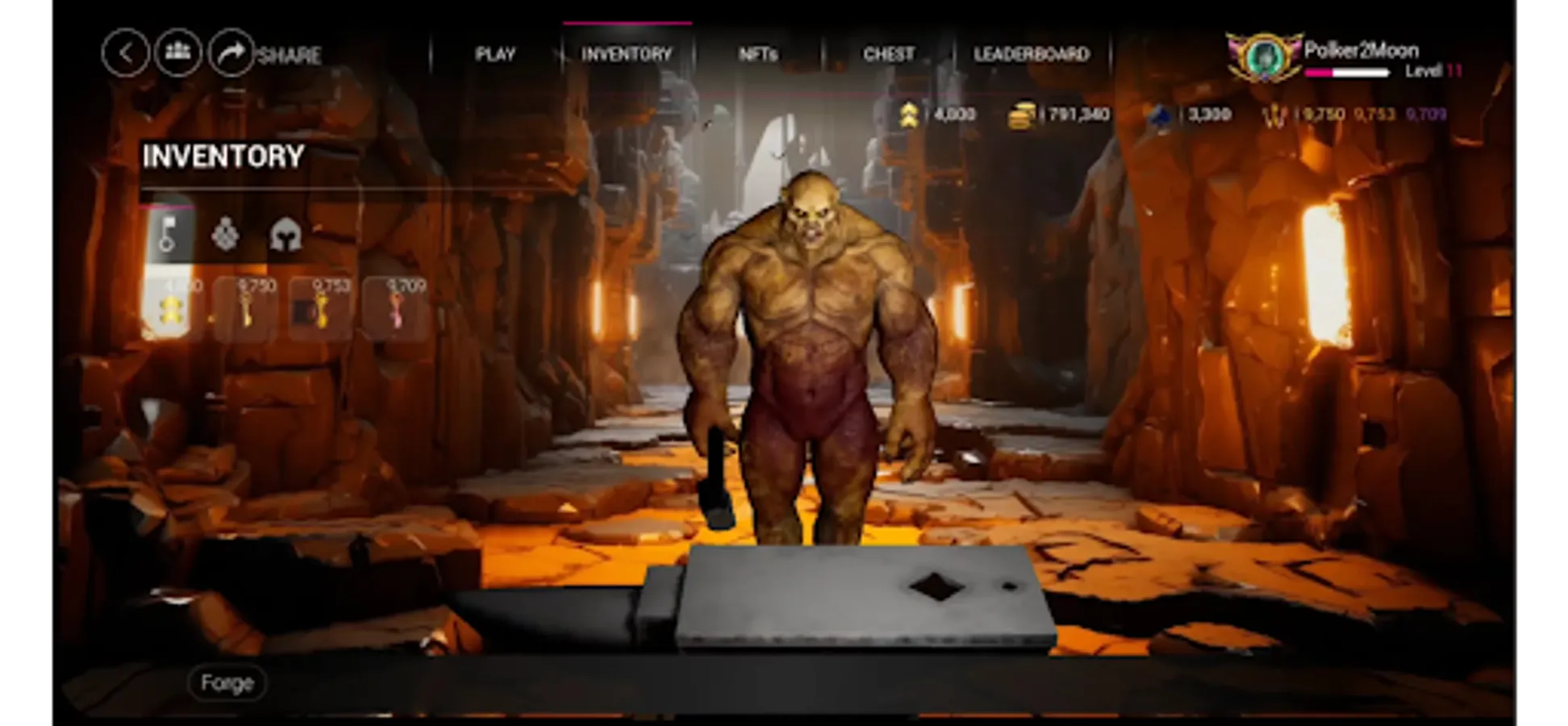Switch to the INVENTORY tab

pyautogui.click(x=627, y=54)
